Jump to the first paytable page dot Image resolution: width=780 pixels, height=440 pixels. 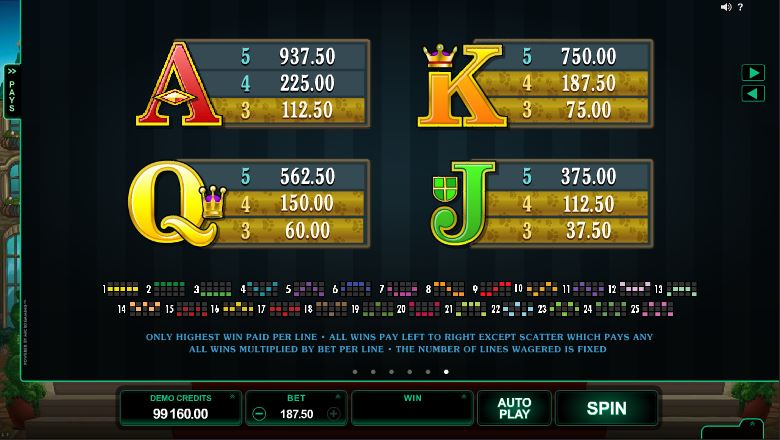pos(354,372)
